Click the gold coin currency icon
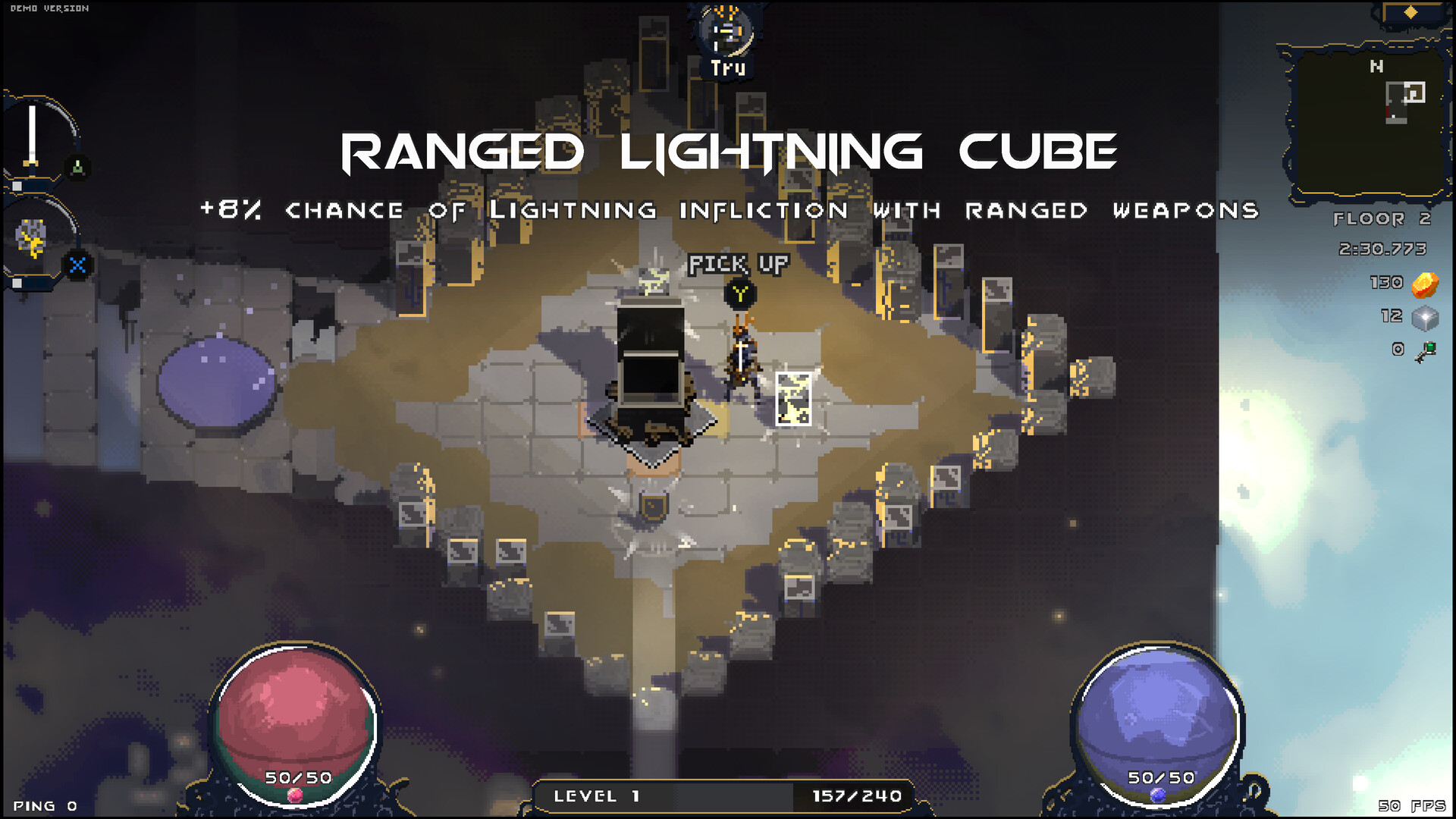This screenshot has width=1456, height=819. pyautogui.click(x=1426, y=284)
